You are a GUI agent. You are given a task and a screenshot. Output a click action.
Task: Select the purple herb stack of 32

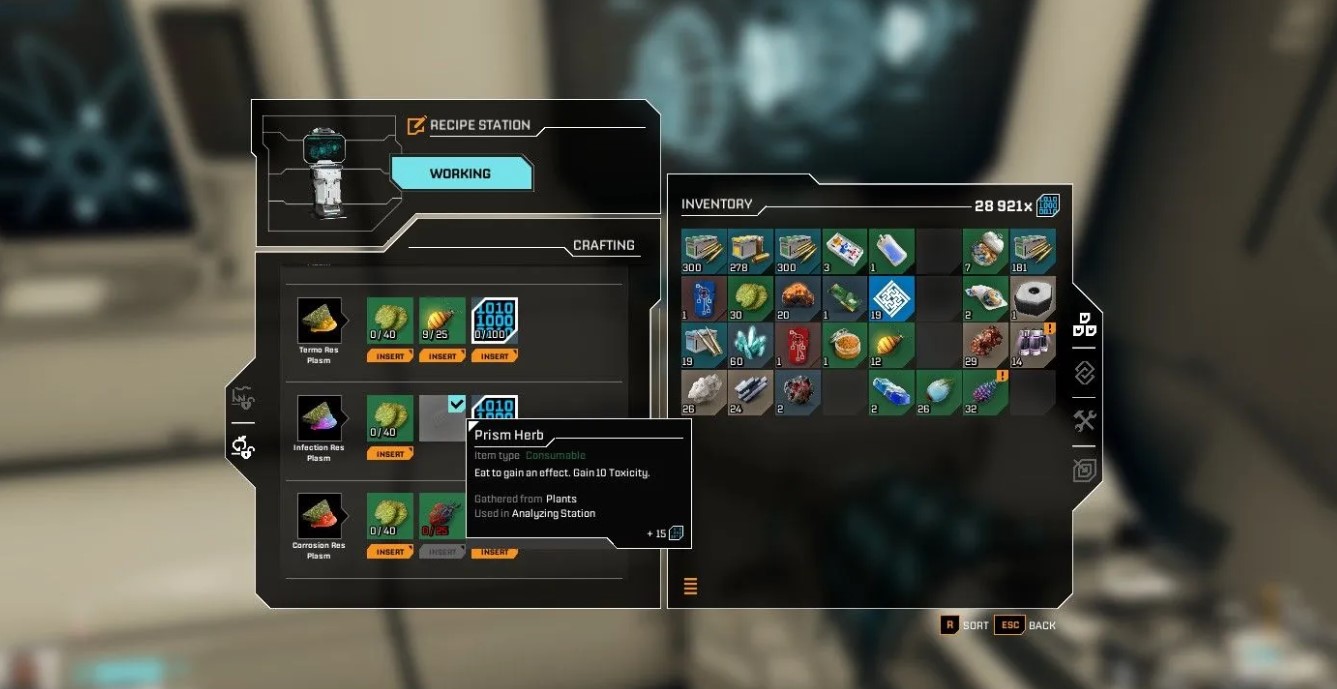click(985, 392)
